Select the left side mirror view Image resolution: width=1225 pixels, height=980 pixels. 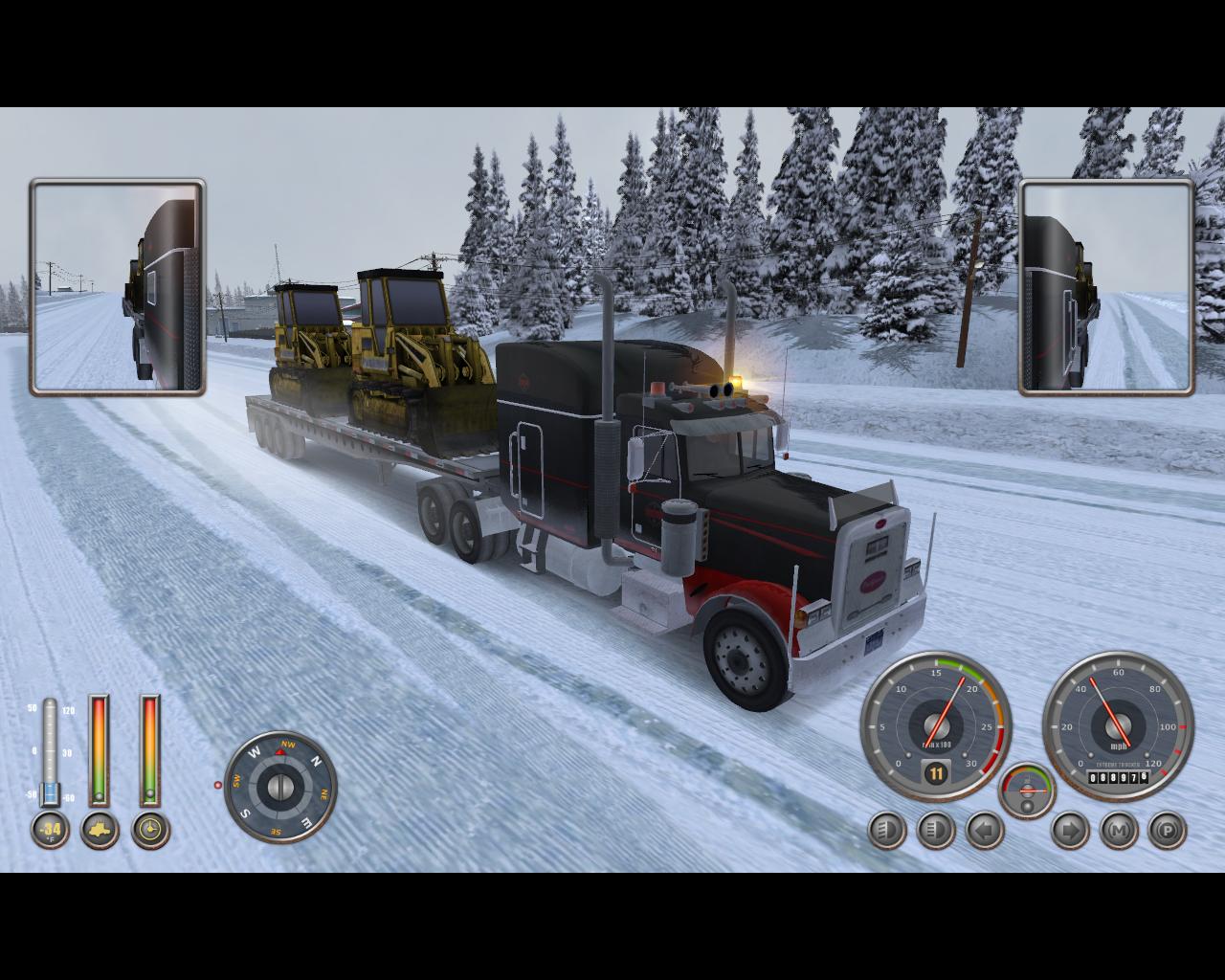(118, 286)
